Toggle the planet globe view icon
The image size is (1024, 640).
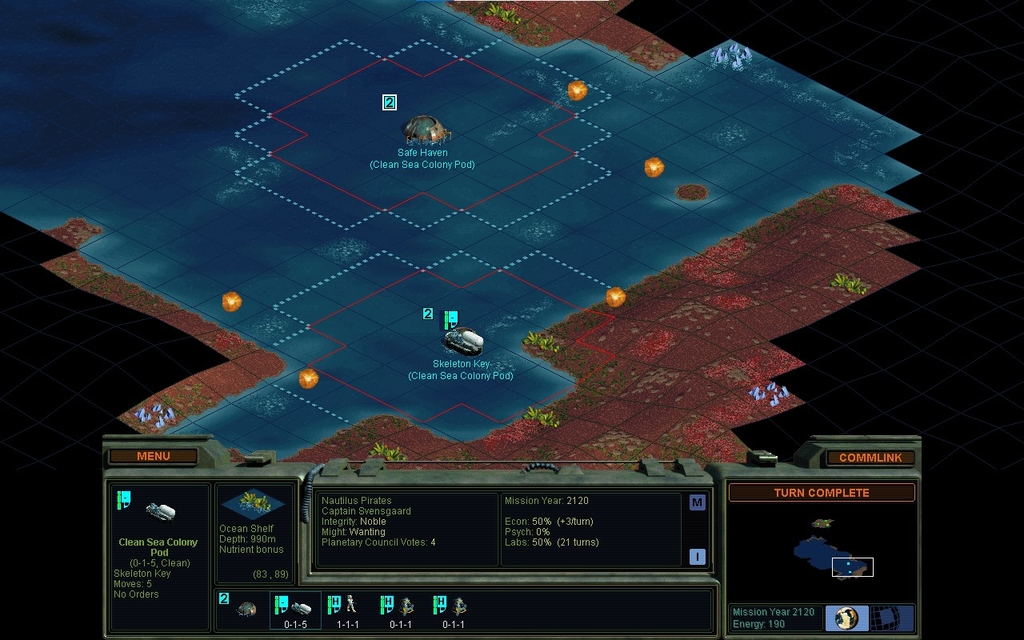pyautogui.click(x=846, y=618)
